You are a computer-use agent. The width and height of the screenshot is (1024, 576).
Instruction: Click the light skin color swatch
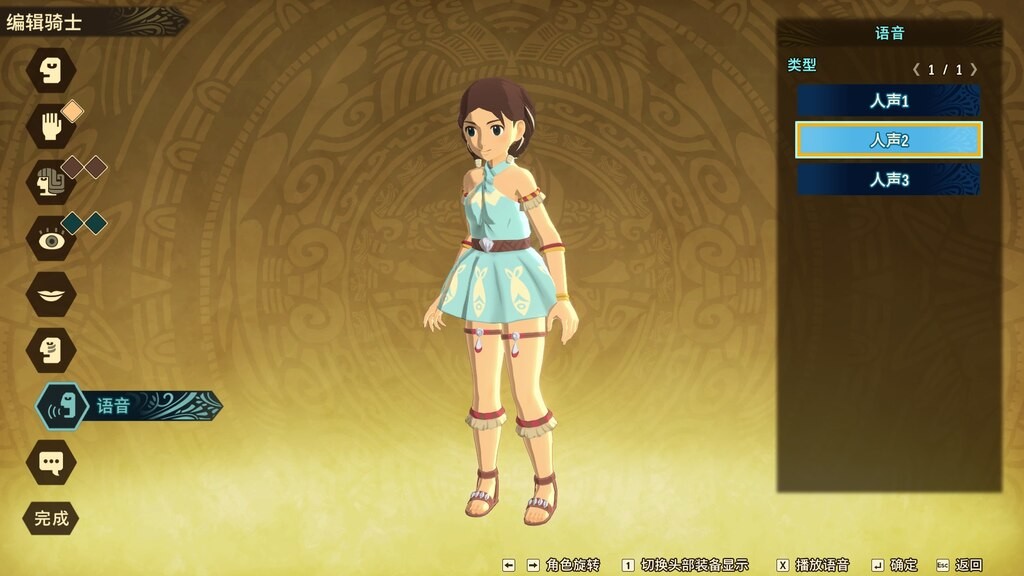point(73,111)
